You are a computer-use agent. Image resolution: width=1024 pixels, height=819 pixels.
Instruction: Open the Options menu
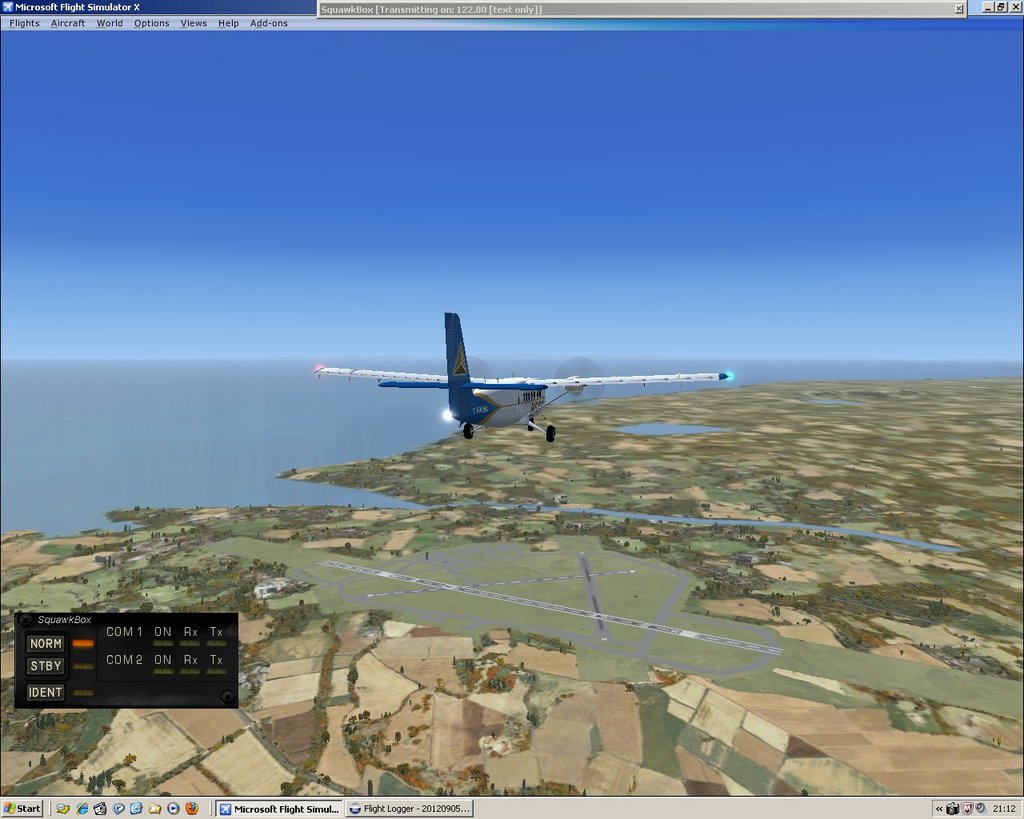tap(152, 23)
